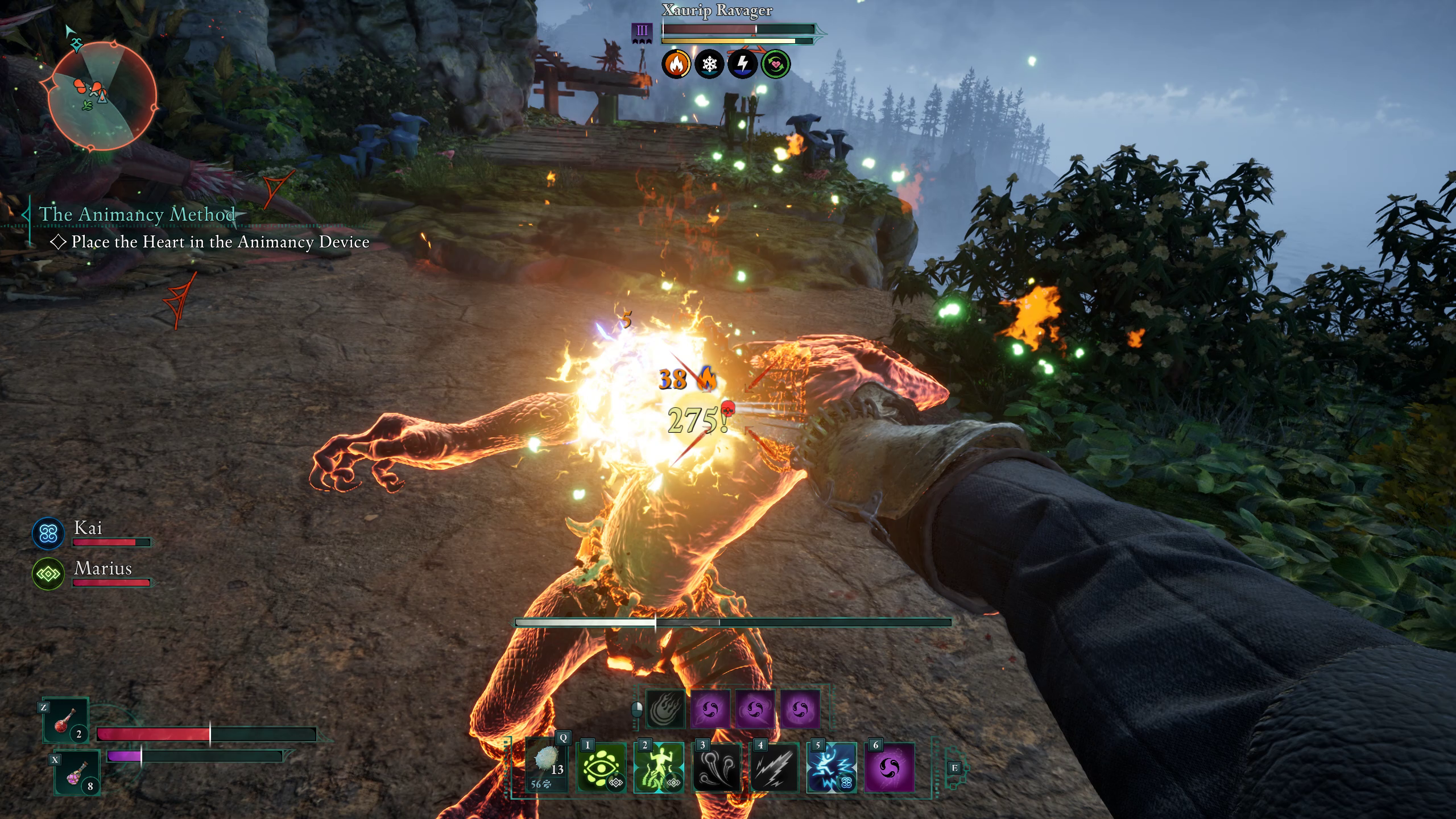Click the objective Place the Heart in the Animancy Device

click(219, 243)
